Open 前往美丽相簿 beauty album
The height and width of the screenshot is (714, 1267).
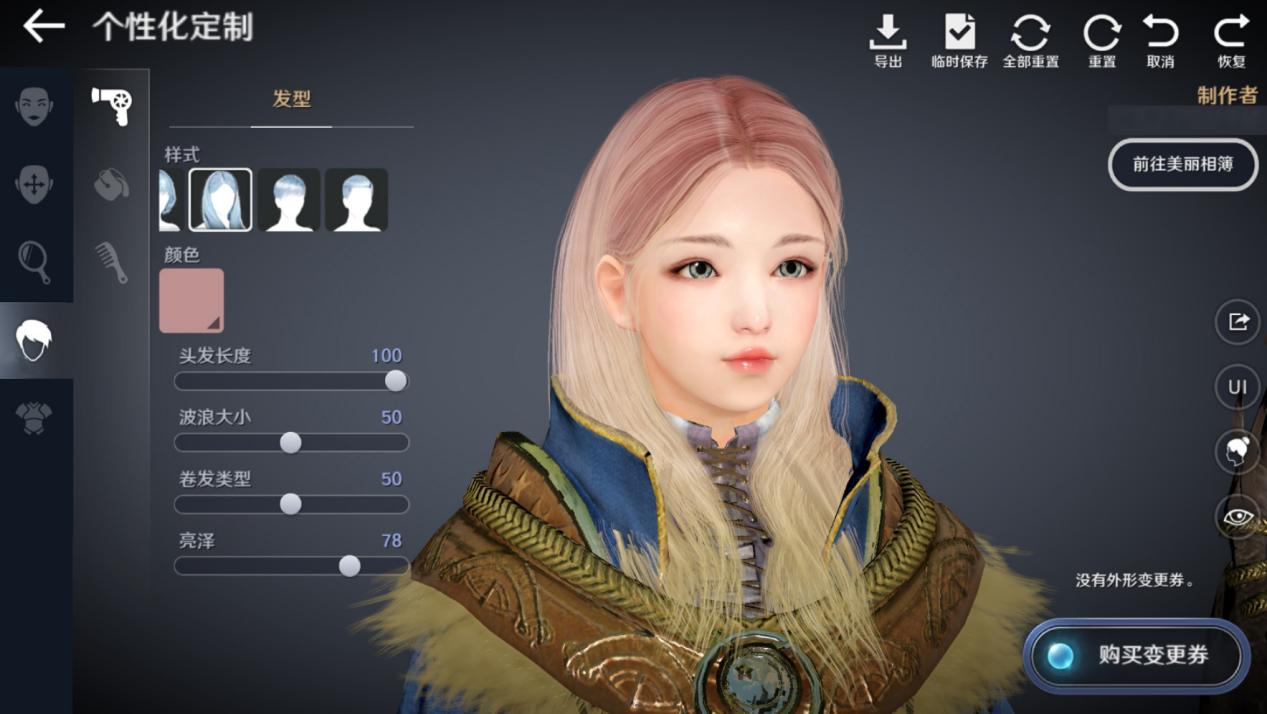click(x=1182, y=165)
